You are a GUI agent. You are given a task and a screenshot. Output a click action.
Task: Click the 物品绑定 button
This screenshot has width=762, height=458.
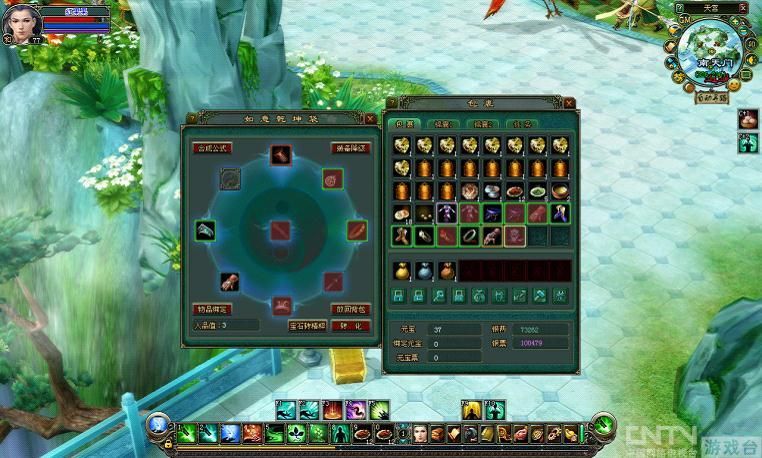pyautogui.click(x=211, y=310)
